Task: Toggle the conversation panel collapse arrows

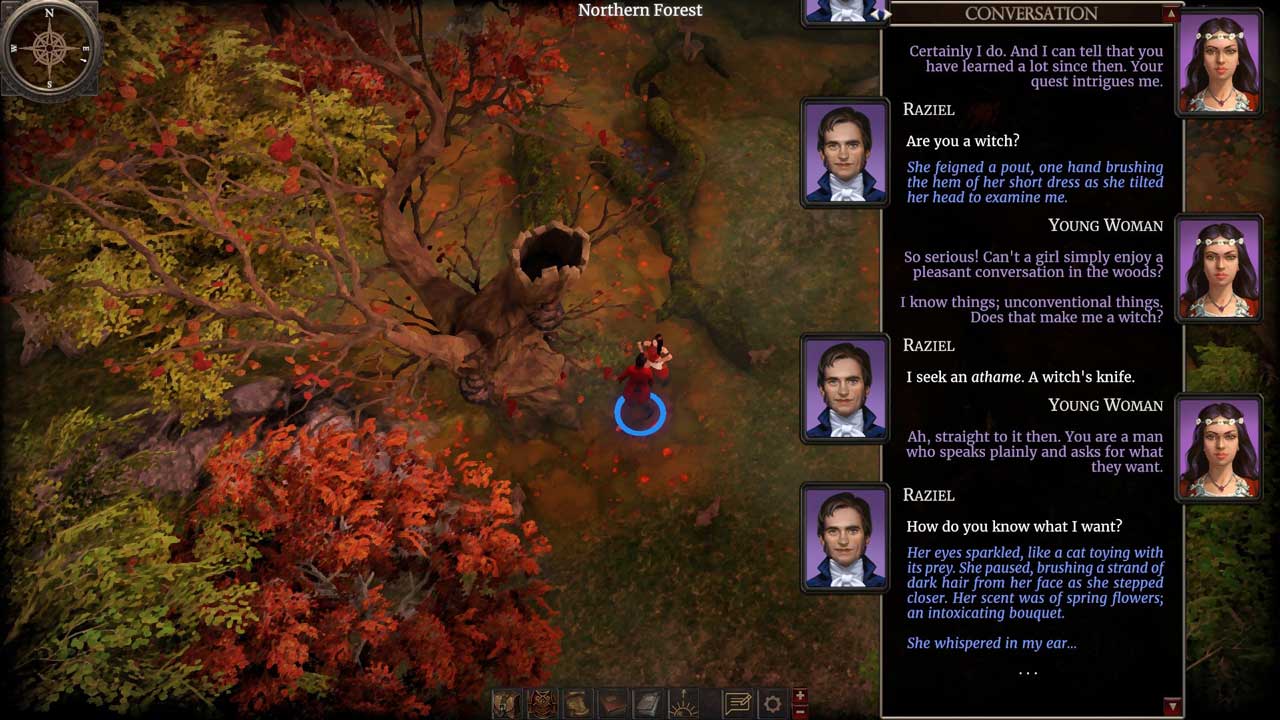Action: point(882,14)
